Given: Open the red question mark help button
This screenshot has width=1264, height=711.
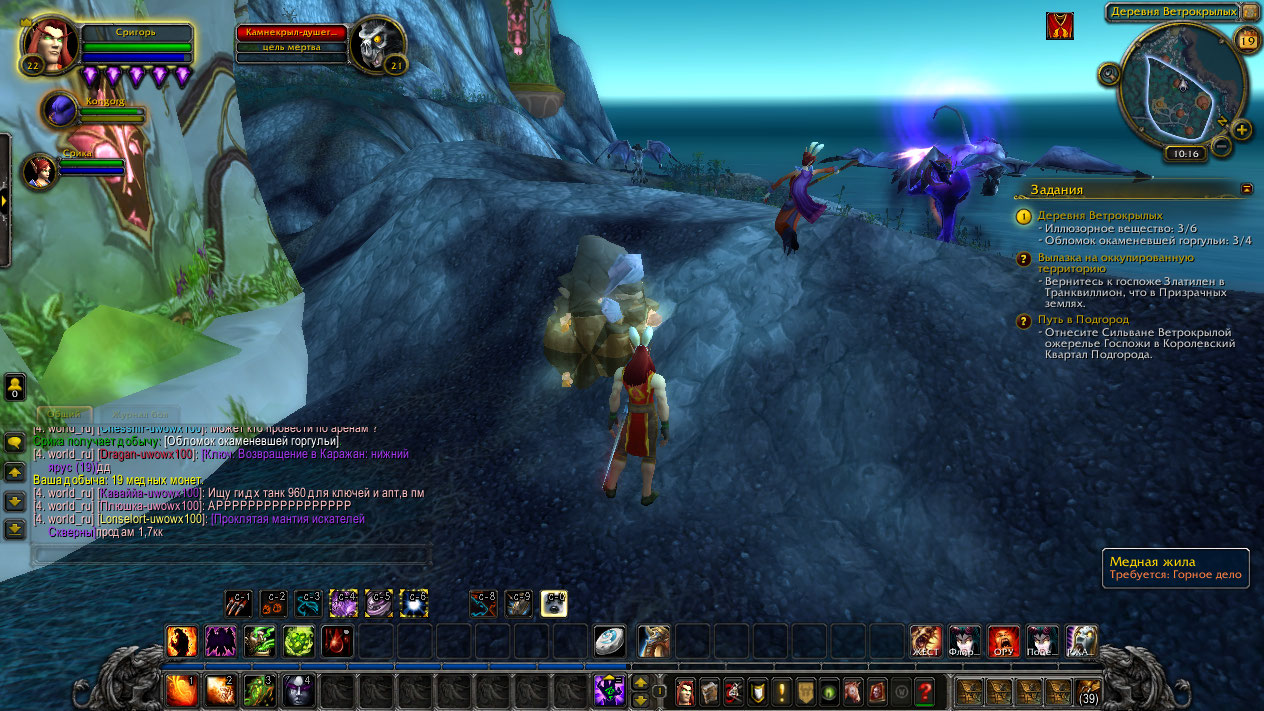Looking at the screenshot, I should (925, 691).
